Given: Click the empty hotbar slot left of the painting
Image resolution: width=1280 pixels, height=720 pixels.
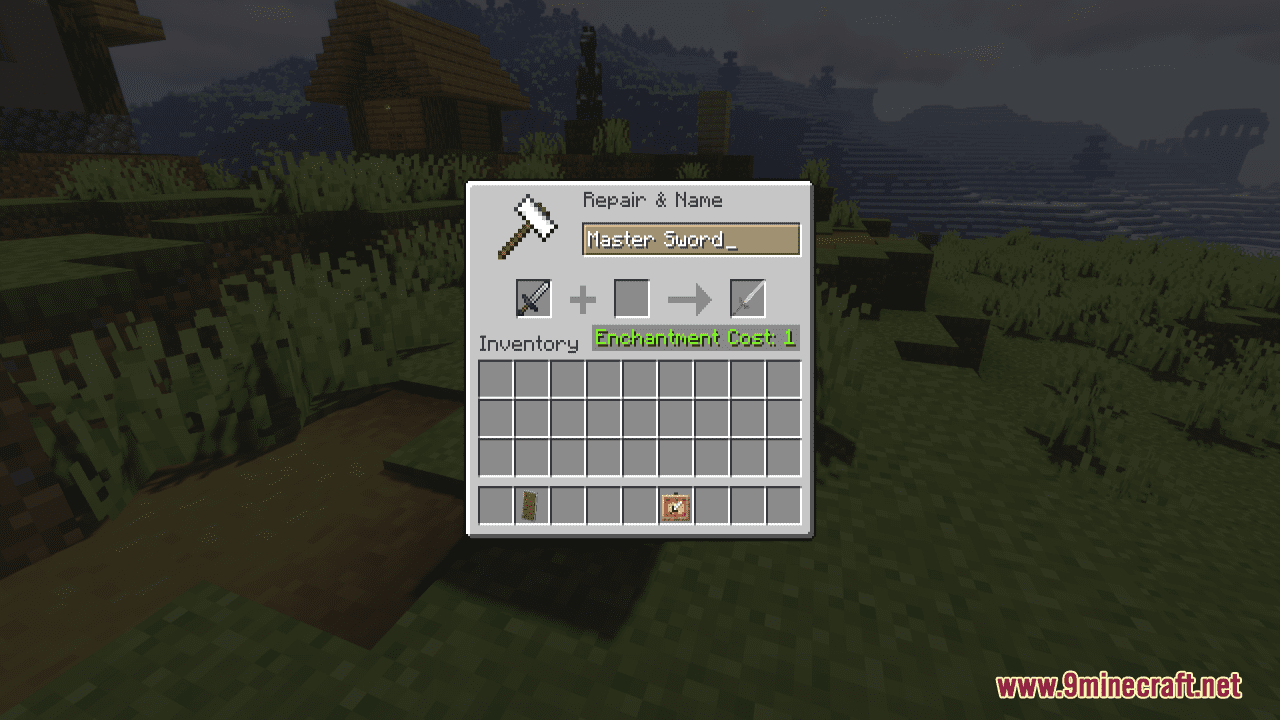Looking at the screenshot, I should coord(639,507).
